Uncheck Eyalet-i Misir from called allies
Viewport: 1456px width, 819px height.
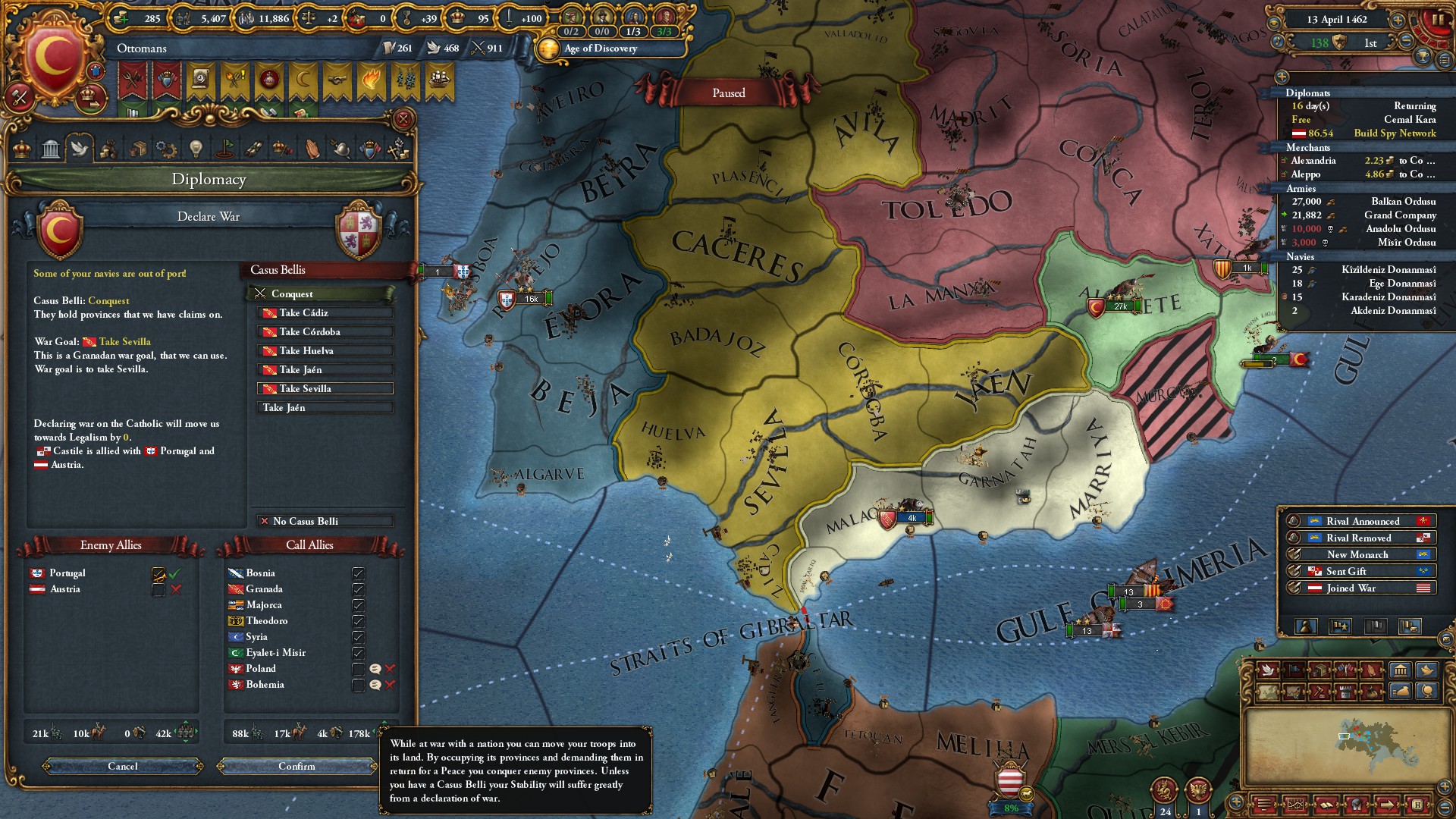359,653
